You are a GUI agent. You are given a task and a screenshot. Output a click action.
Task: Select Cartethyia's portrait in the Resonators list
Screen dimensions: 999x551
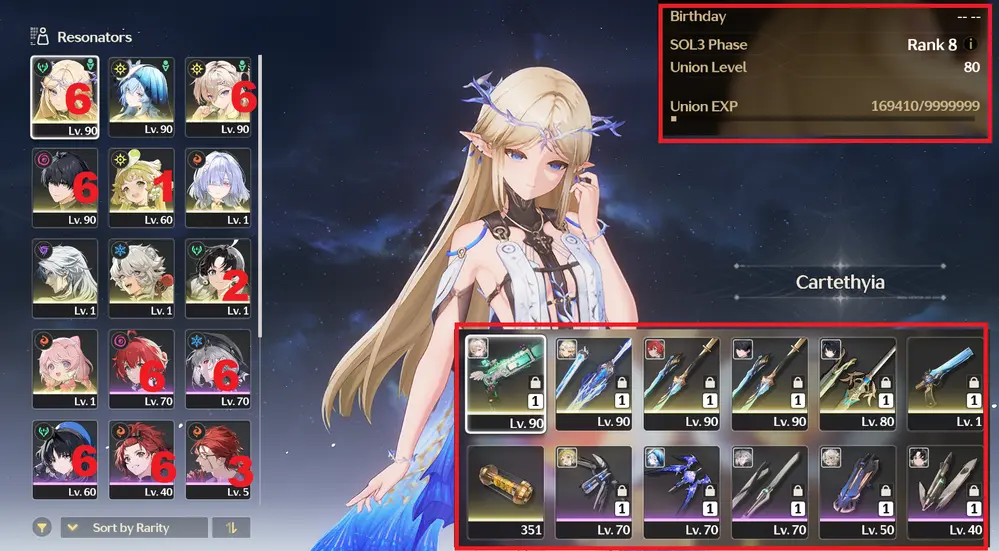click(x=64, y=96)
